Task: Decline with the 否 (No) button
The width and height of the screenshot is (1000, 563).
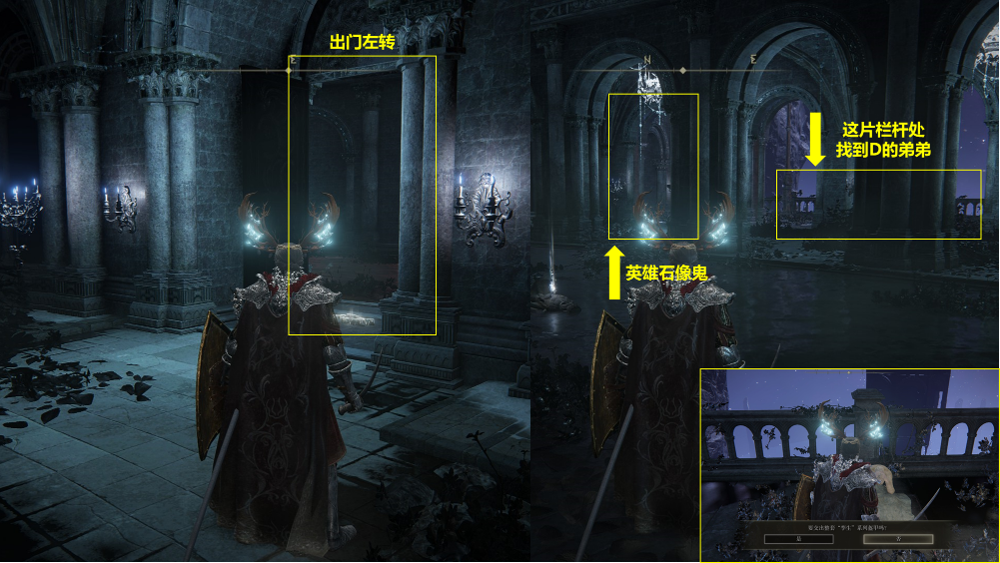Action: point(897,538)
